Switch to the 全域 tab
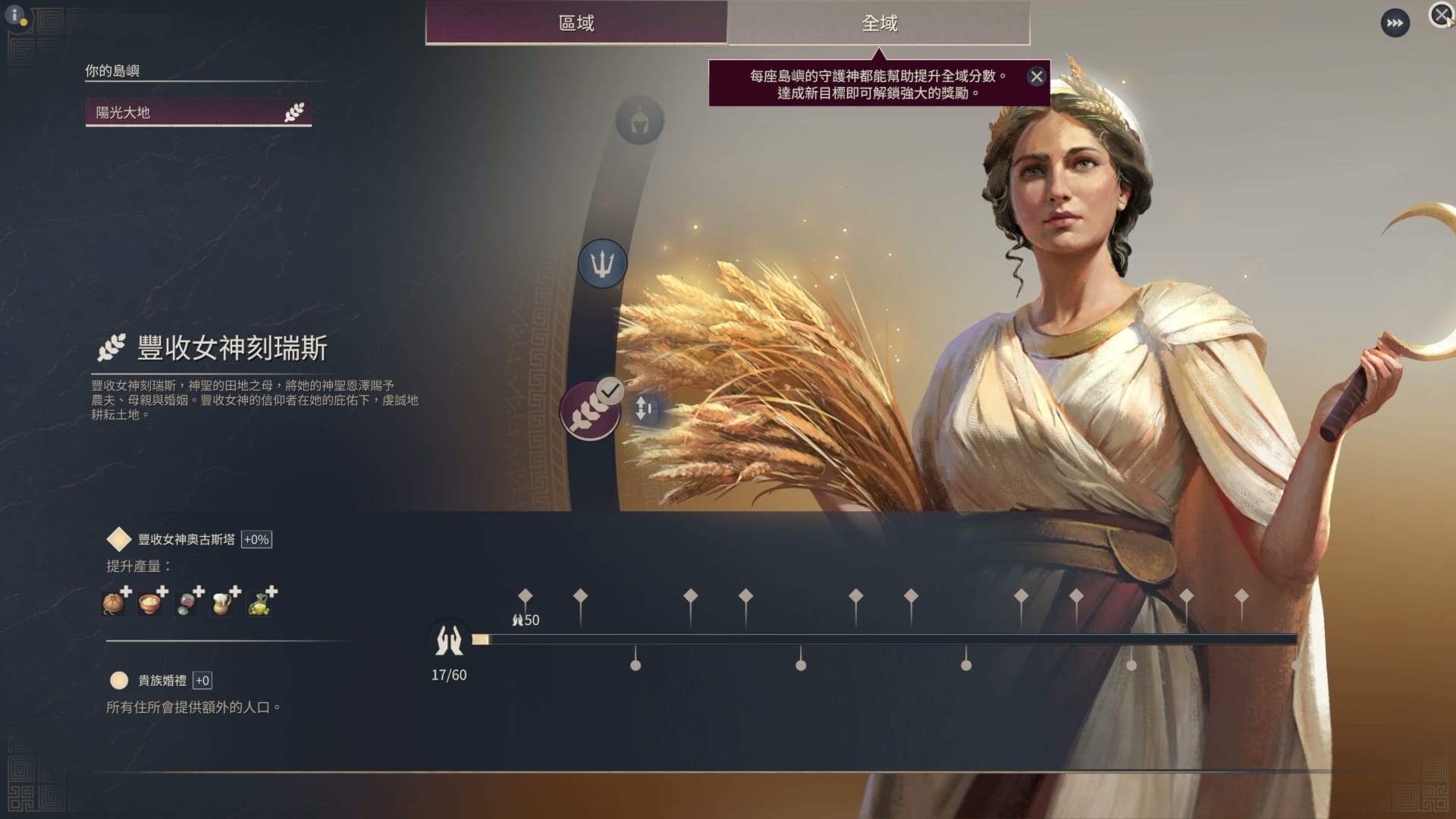1456x819 pixels. [879, 23]
